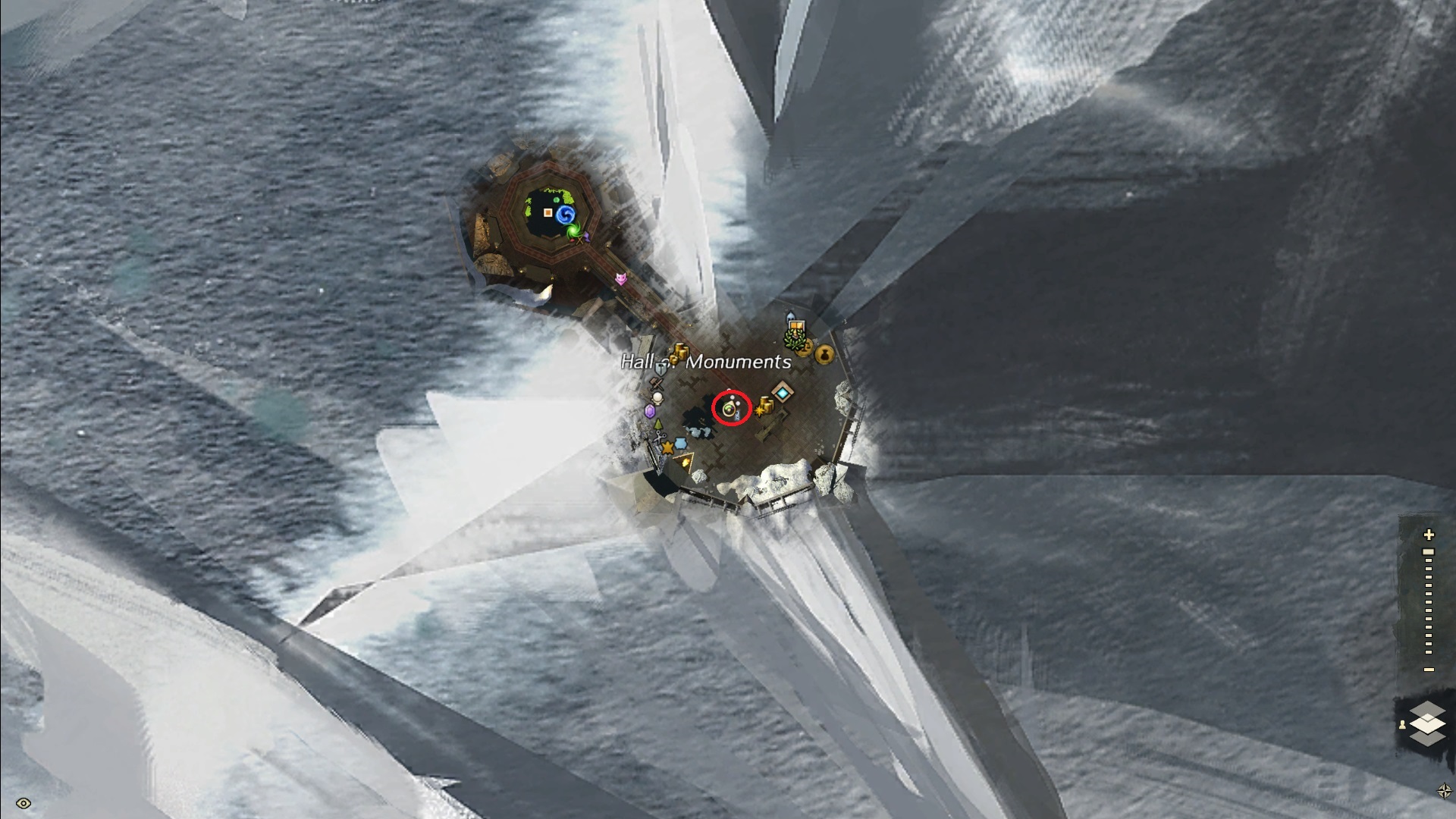Screen dimensions: 1456x819
Task: Select the waypoint diamond marker
Action: 782,392
